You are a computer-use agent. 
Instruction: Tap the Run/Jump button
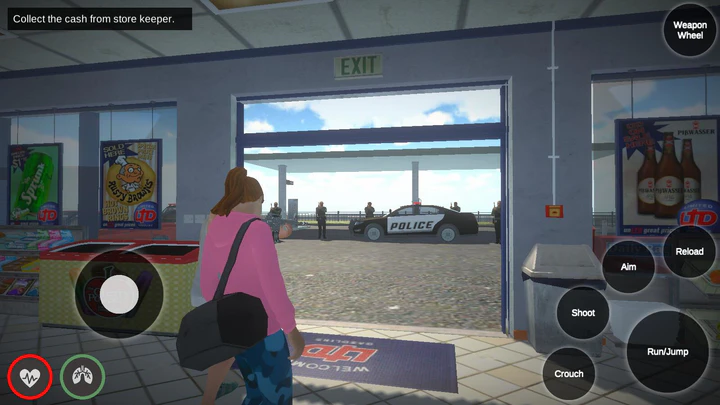click(667, 351)
